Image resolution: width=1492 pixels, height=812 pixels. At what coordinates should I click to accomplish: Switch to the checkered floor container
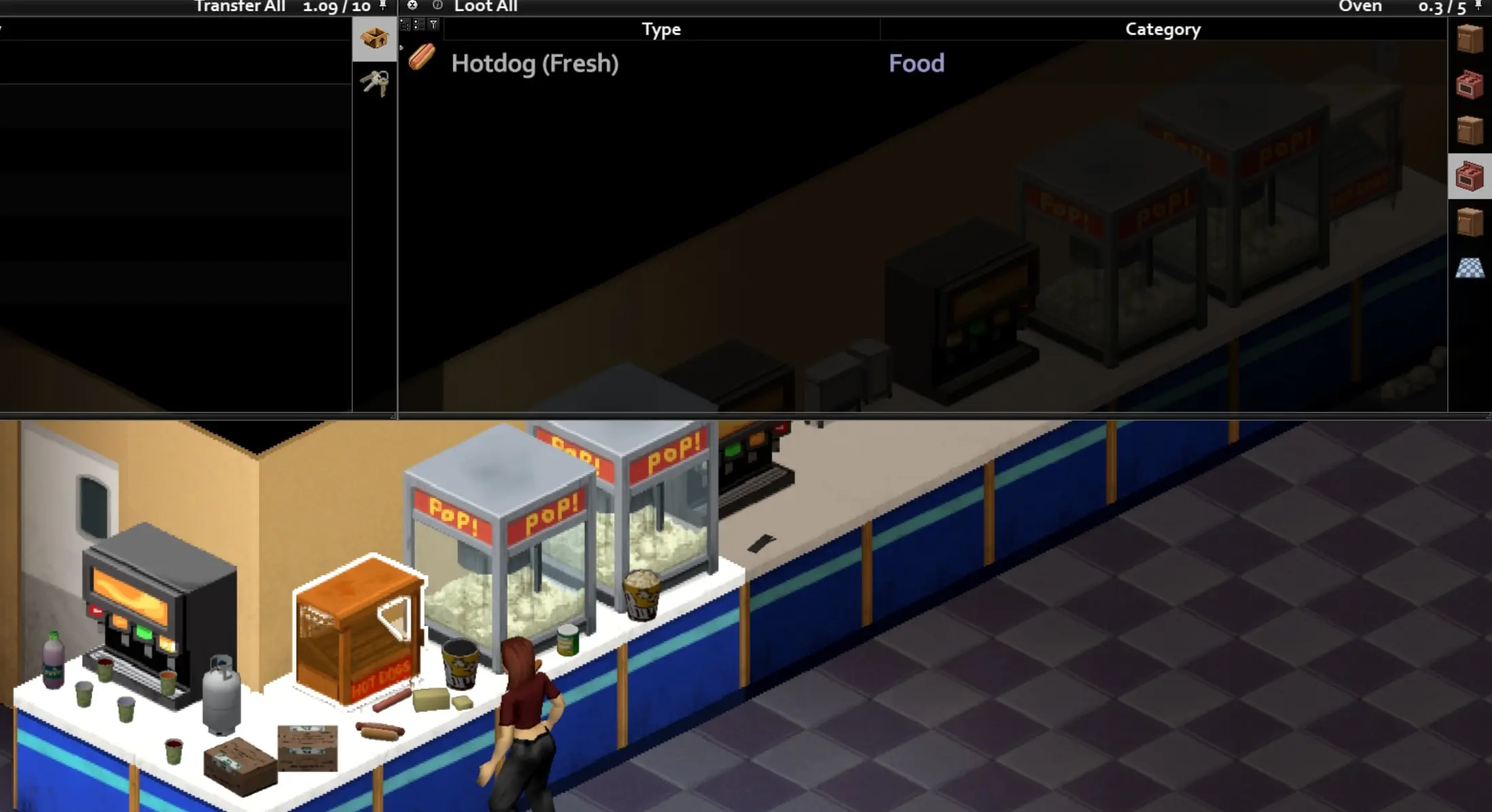1470,268
